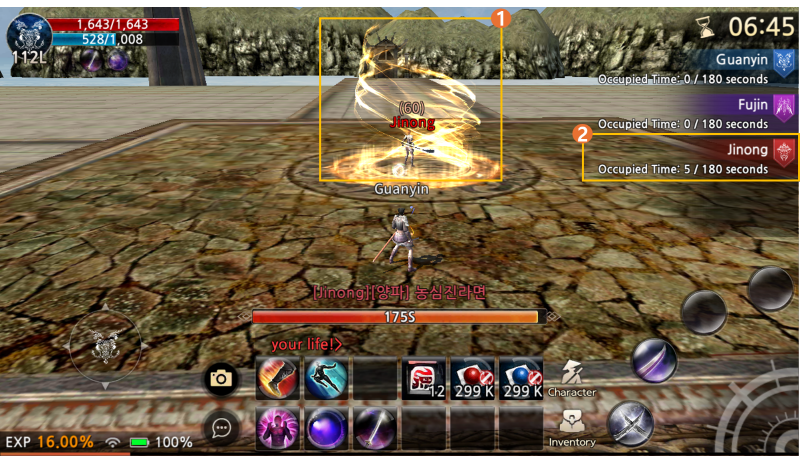Activate the purple orb skill
Viewport: 800px width, 456px height.
coord(326,428)
